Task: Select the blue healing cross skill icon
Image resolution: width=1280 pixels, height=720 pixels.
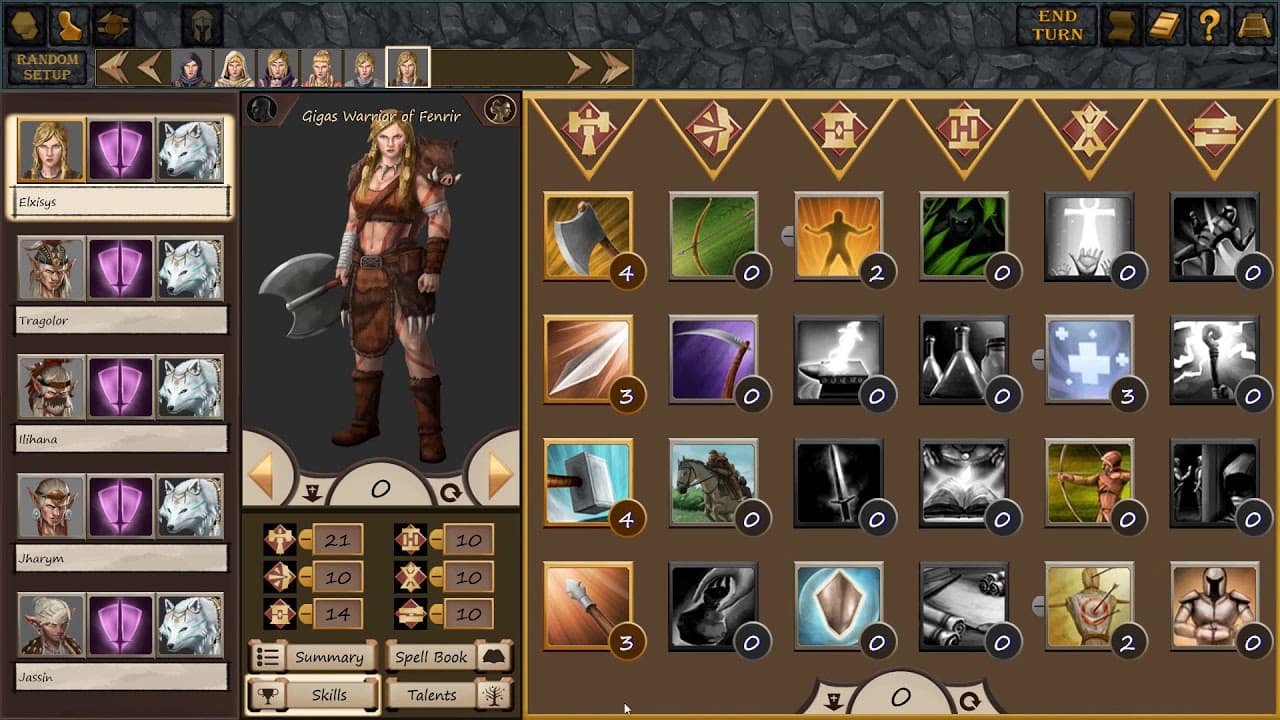Action: click(1091, 361)
